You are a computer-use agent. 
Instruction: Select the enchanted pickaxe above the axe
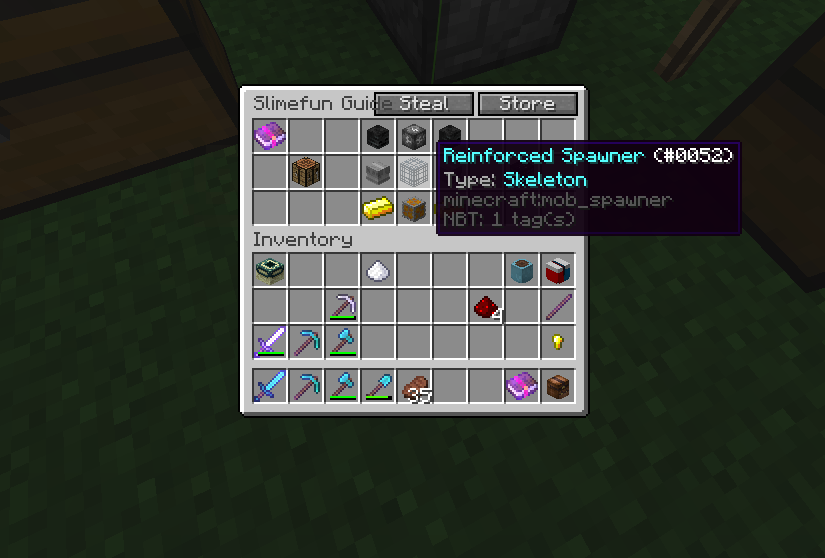342,306
